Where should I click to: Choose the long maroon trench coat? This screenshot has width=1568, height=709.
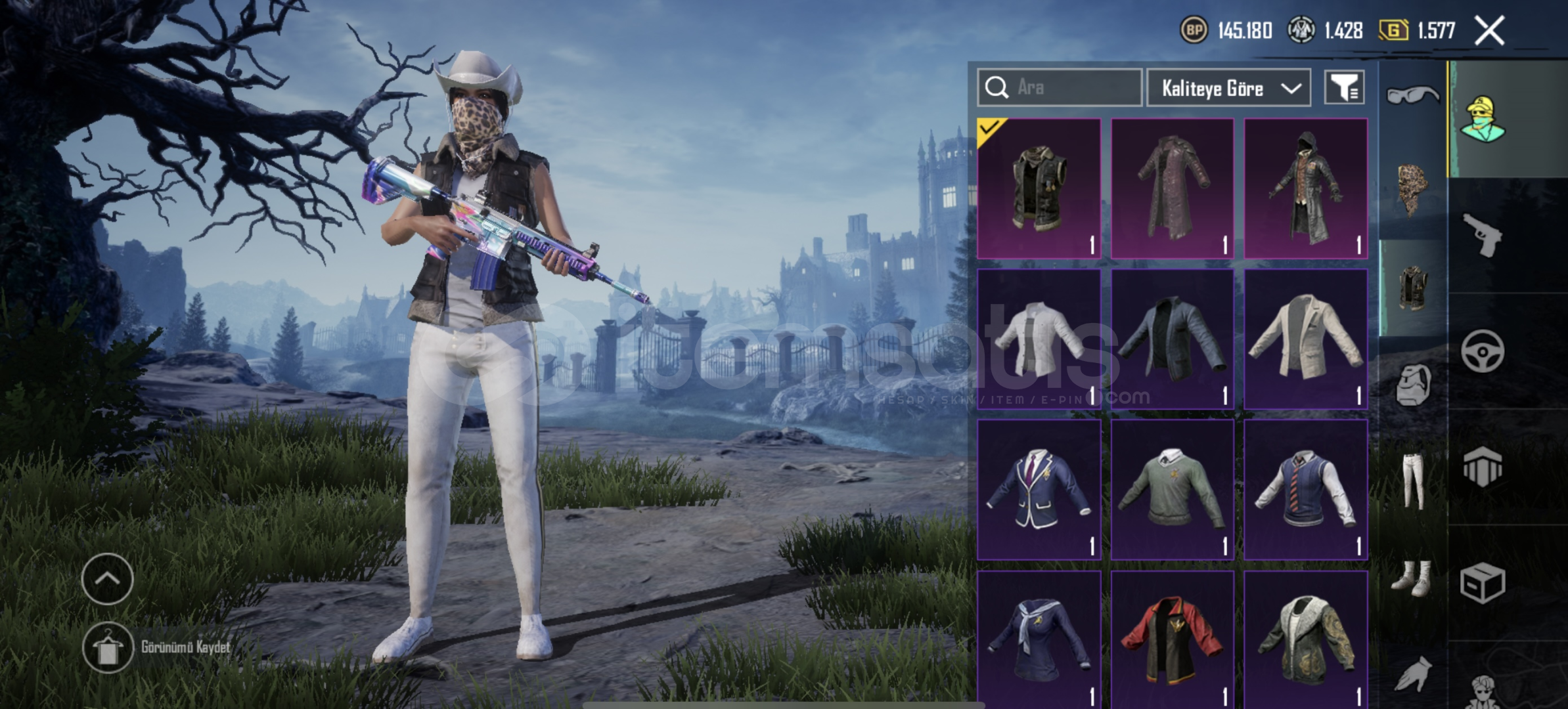(x=1172, y=188)
